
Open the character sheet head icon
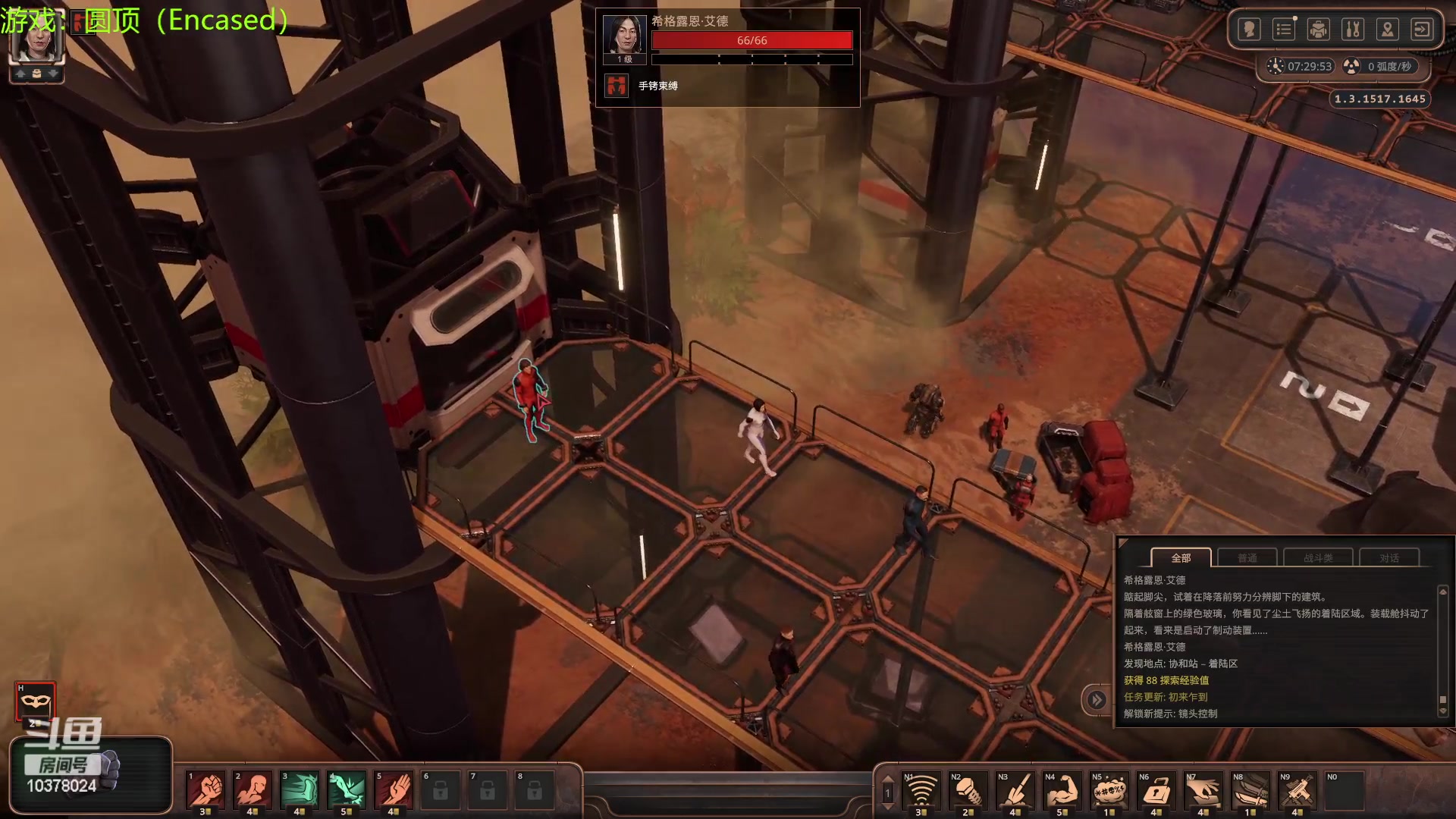[1249, 30]
